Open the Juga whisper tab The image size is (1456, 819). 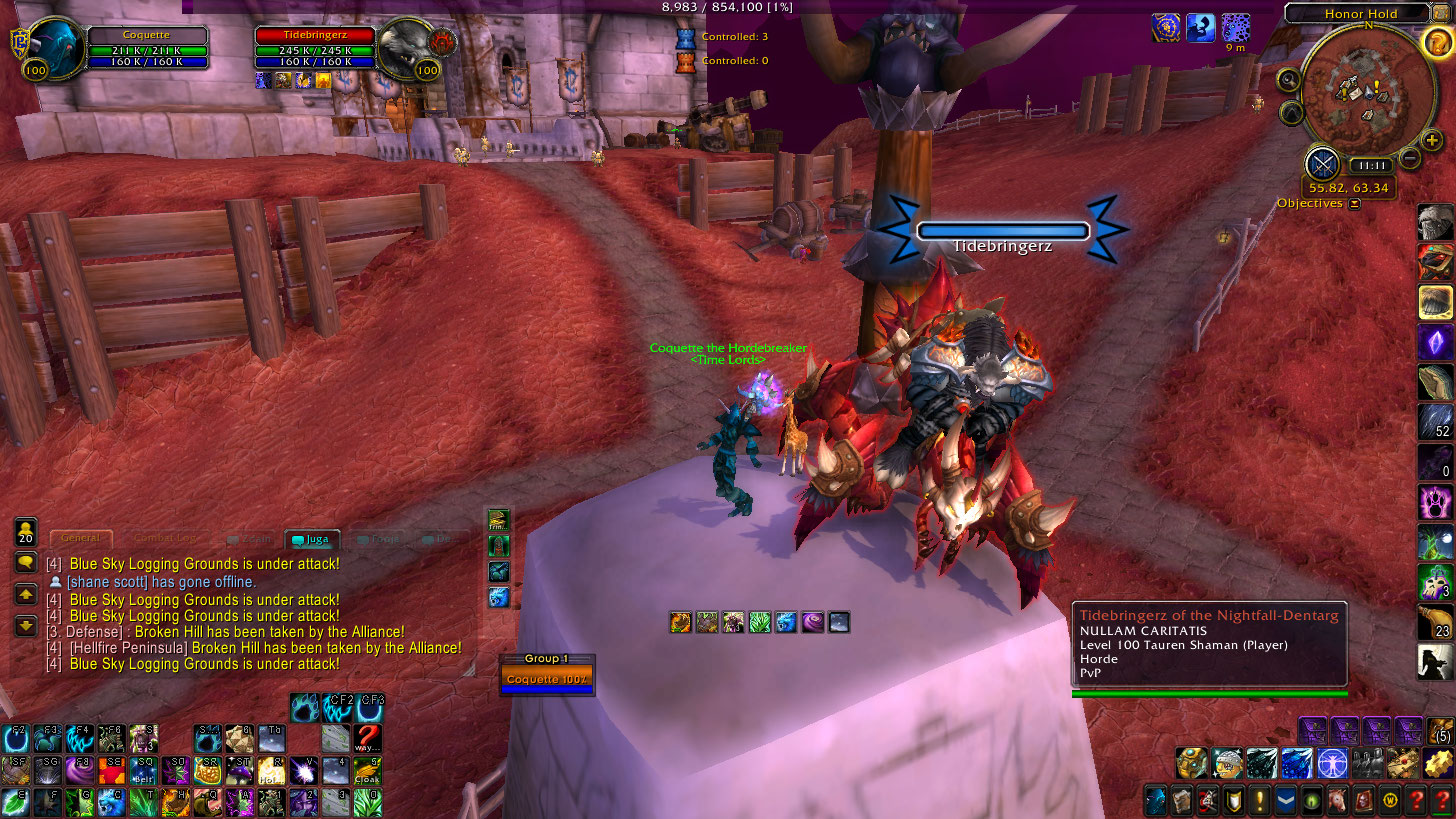(x=312, y=539)
